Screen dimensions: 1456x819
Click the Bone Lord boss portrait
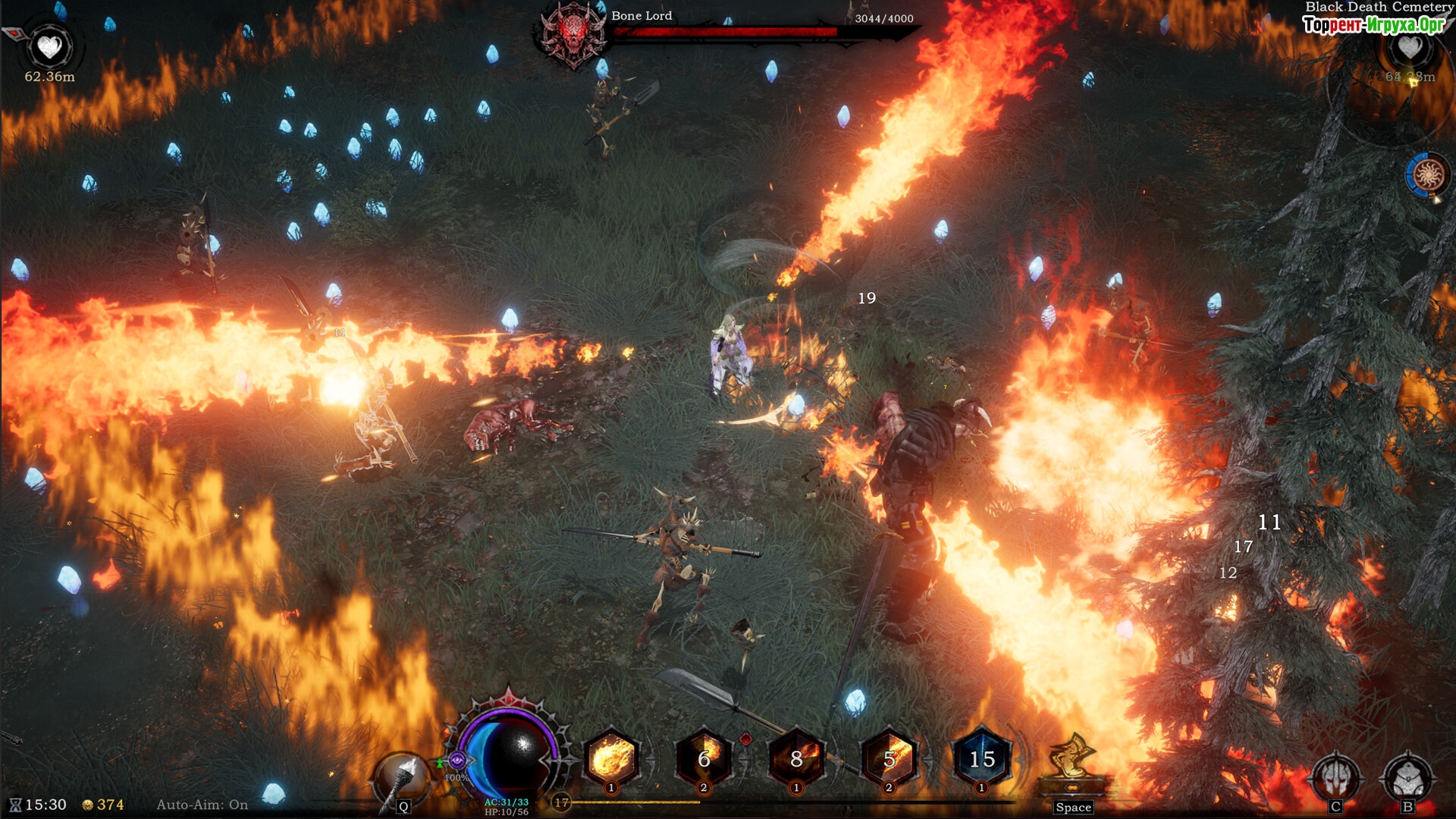pos(573,34)
